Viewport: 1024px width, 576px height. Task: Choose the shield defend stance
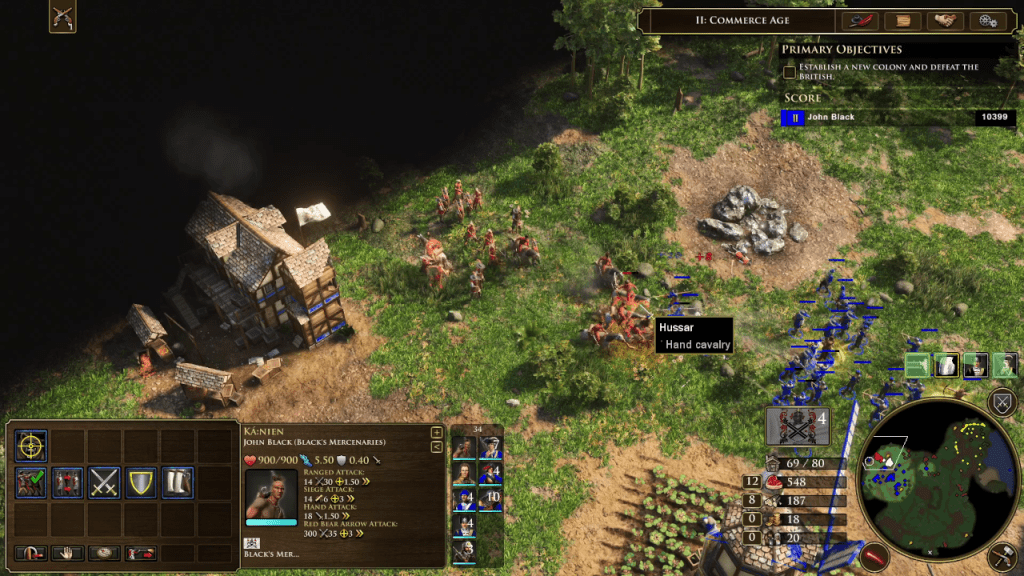click(x=140, y=483)
